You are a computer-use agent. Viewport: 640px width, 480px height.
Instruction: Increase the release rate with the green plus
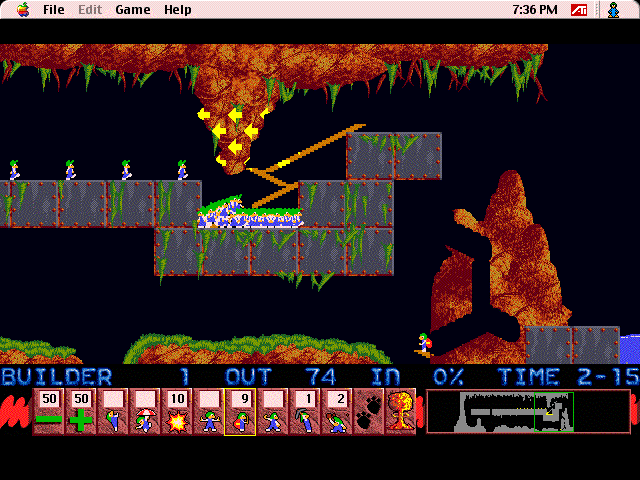[80, 412]
